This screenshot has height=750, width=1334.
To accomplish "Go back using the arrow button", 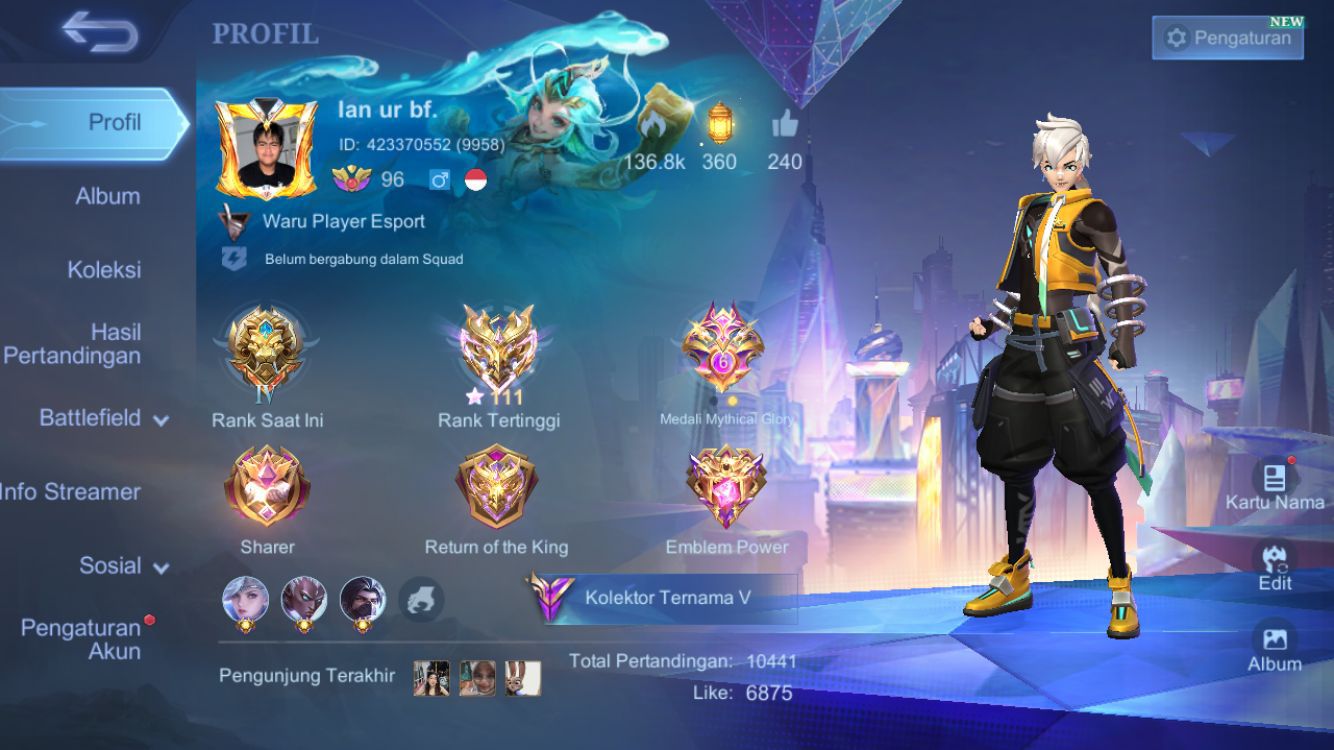I will 99,33.
